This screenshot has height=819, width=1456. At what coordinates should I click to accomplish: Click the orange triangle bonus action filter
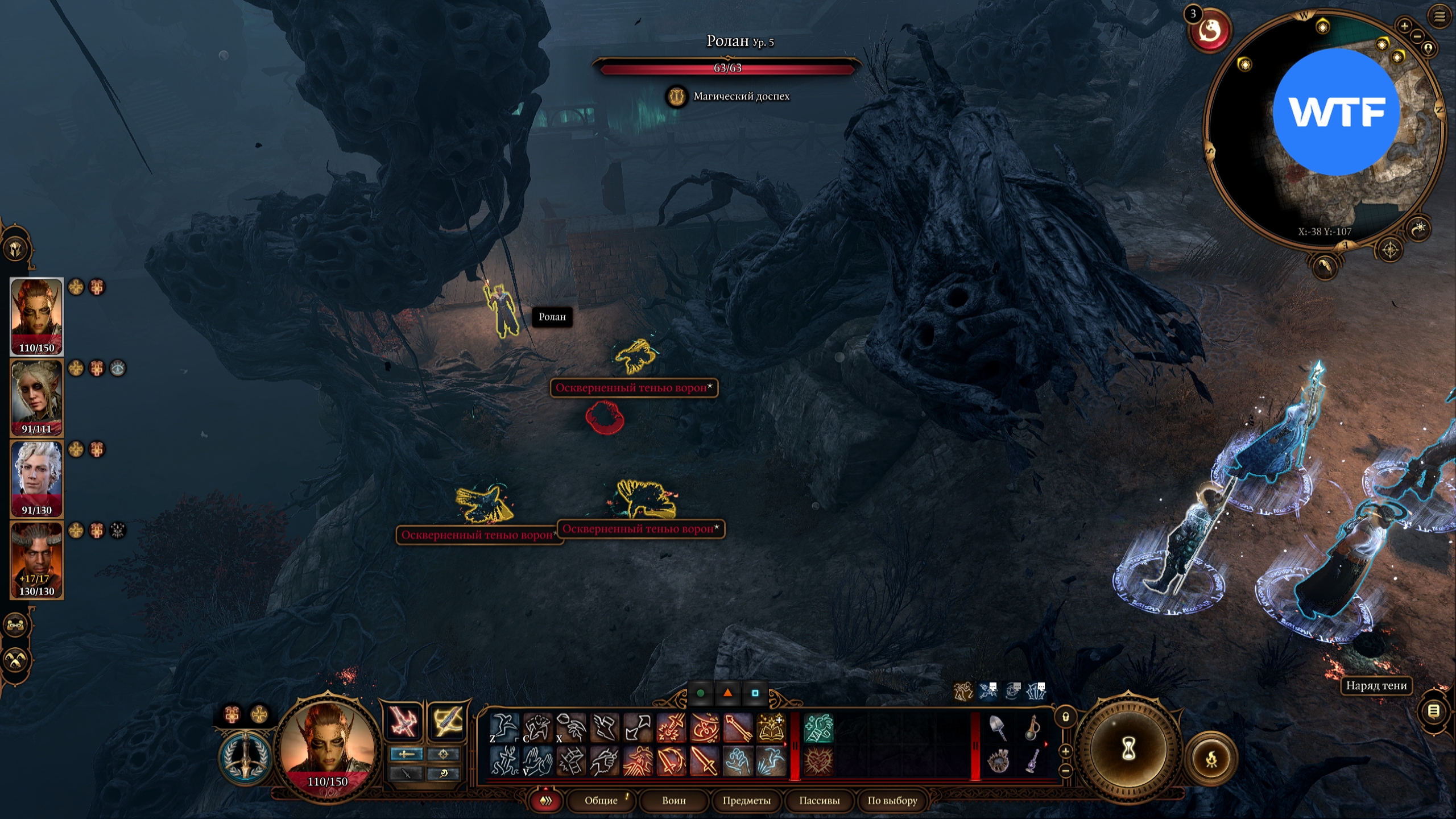pyautogui.click(x=727, y=693)
